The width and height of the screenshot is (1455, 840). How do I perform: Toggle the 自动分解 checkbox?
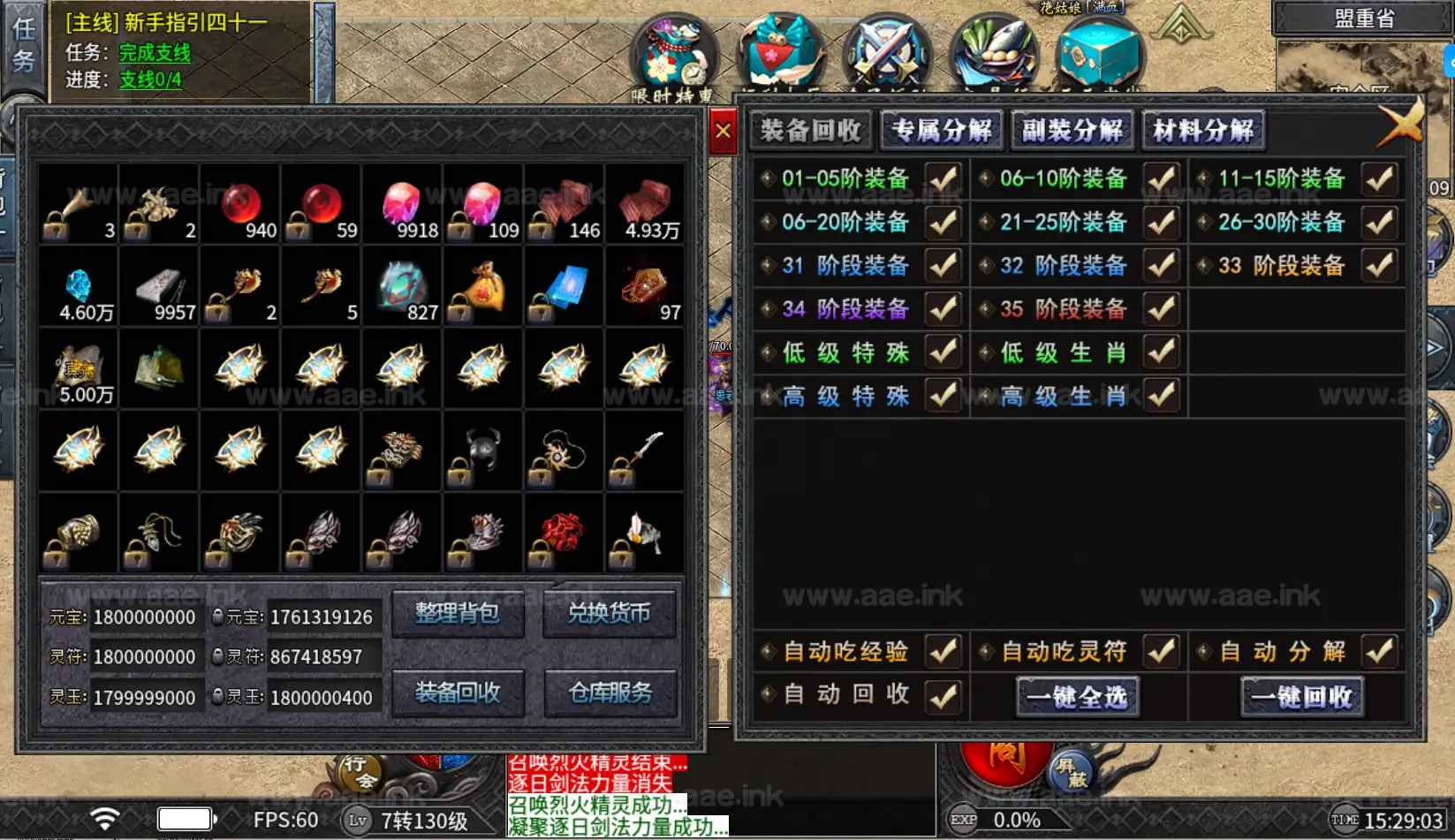pos(1379,652)
